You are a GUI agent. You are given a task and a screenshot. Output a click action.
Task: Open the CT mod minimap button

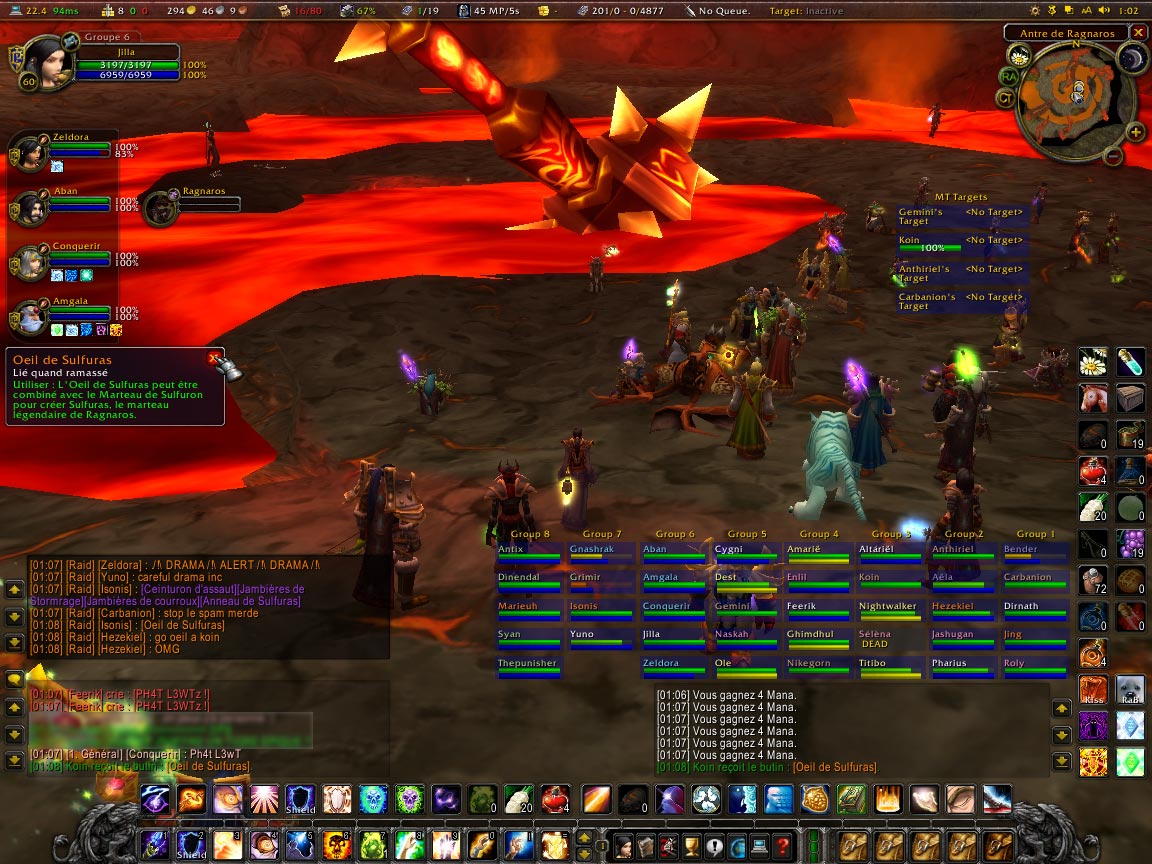(x=1006, y=97)
